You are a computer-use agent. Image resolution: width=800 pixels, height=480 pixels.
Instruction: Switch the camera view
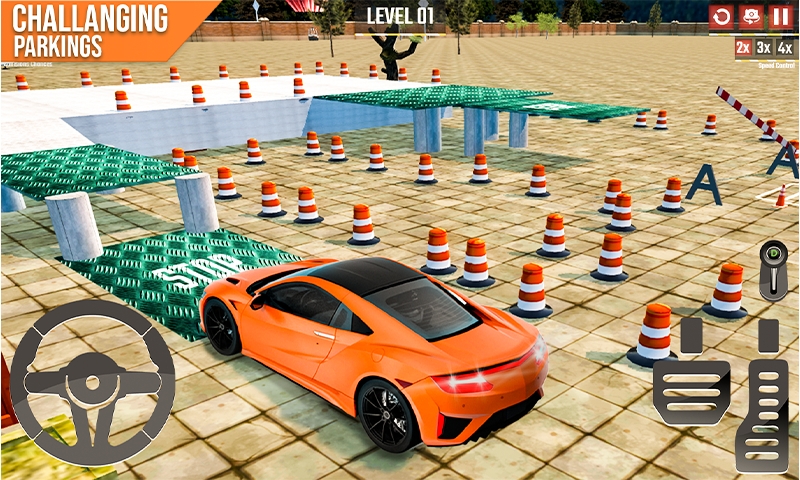[750, 17]
